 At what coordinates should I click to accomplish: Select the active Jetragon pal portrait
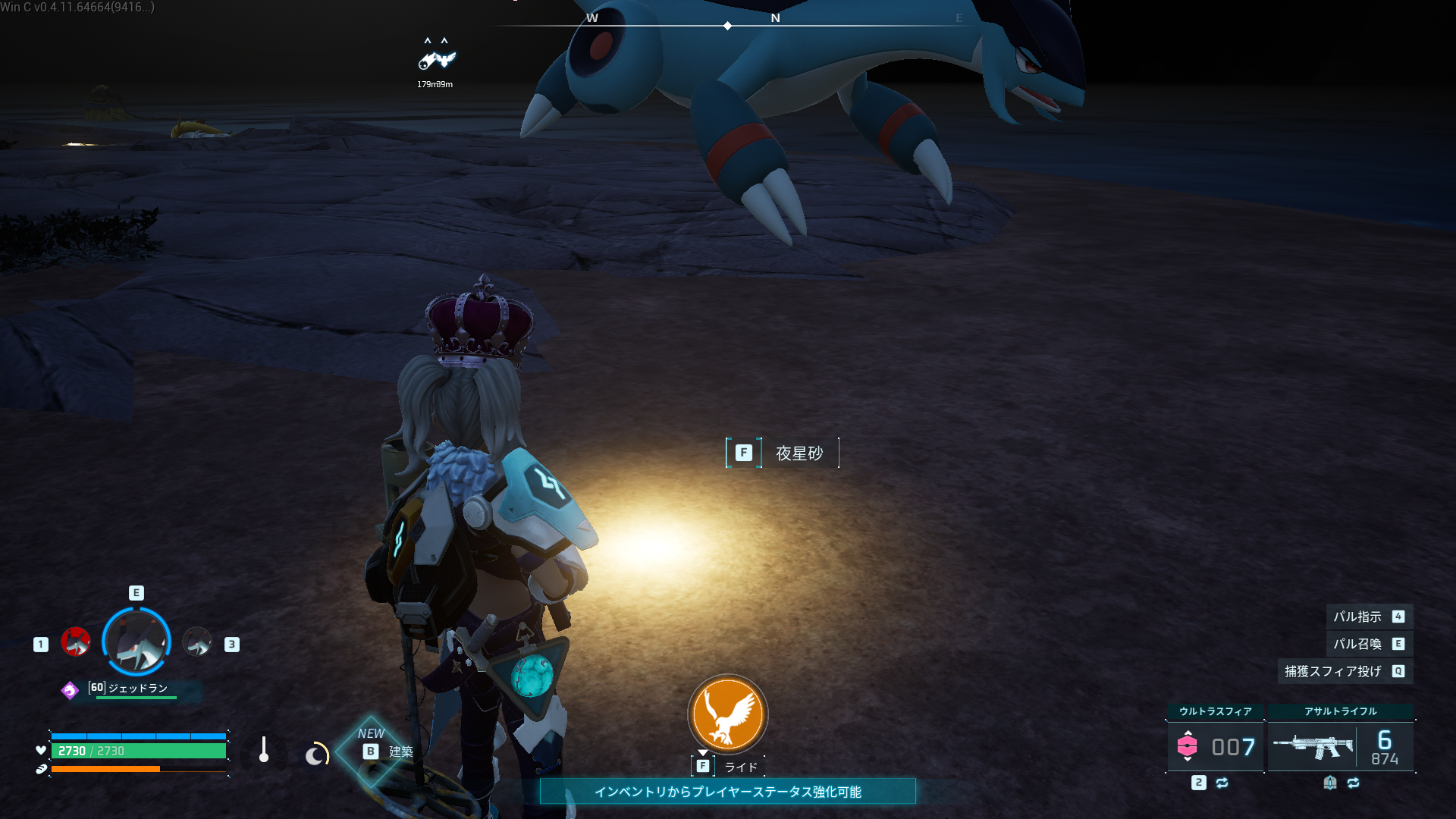[136, 642]
